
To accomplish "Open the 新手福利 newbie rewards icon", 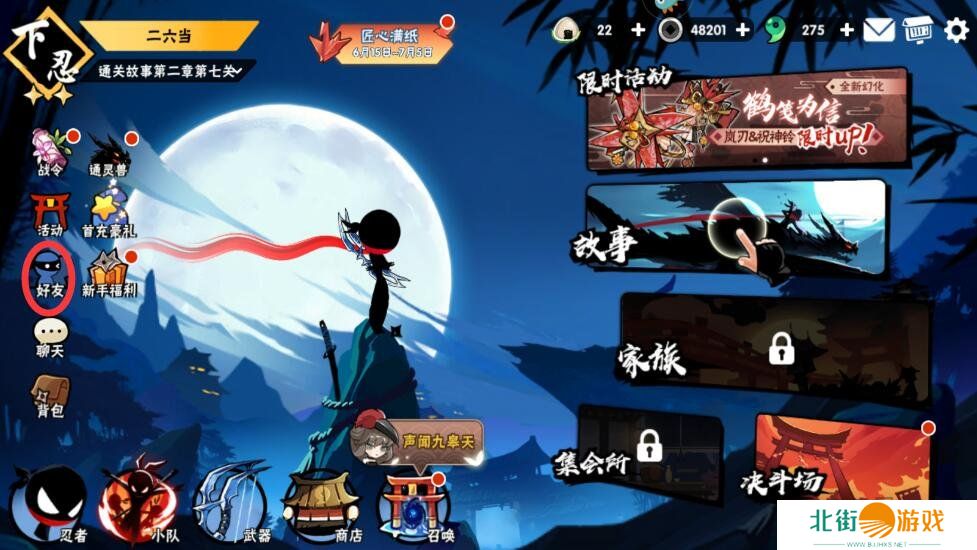I will 108,273.
